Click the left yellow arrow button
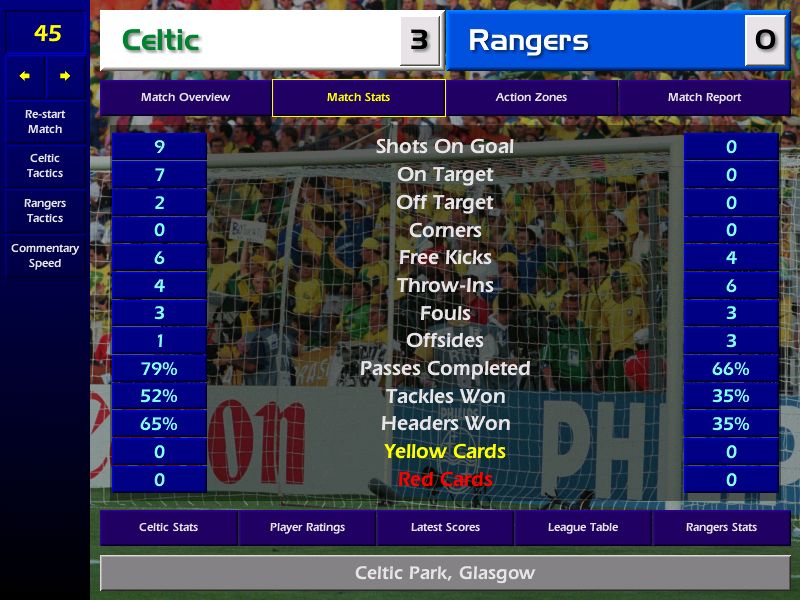Viewport: 800px width, 600px height. pos(25,76)
